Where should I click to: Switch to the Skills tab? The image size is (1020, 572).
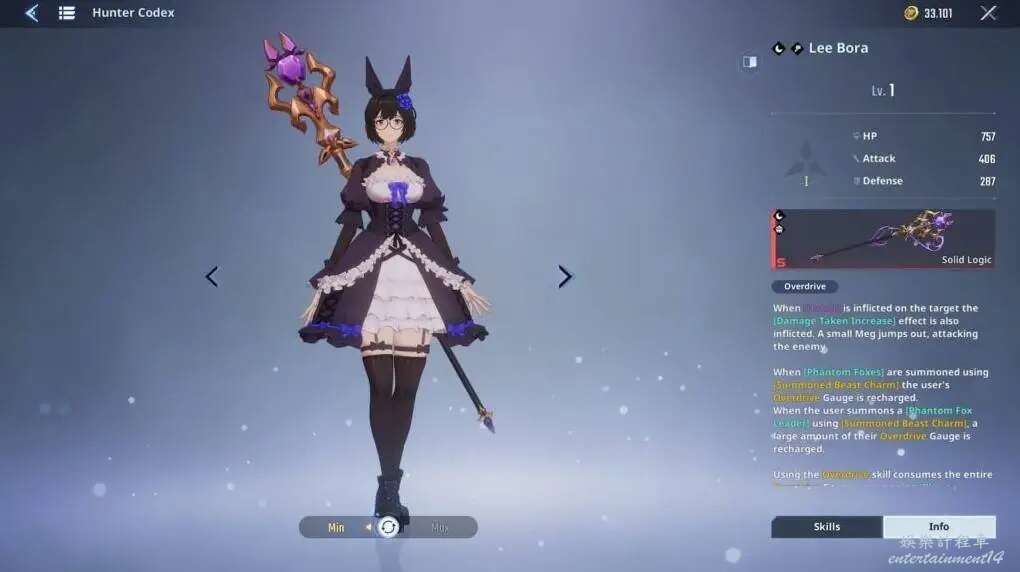click(827, 527)
